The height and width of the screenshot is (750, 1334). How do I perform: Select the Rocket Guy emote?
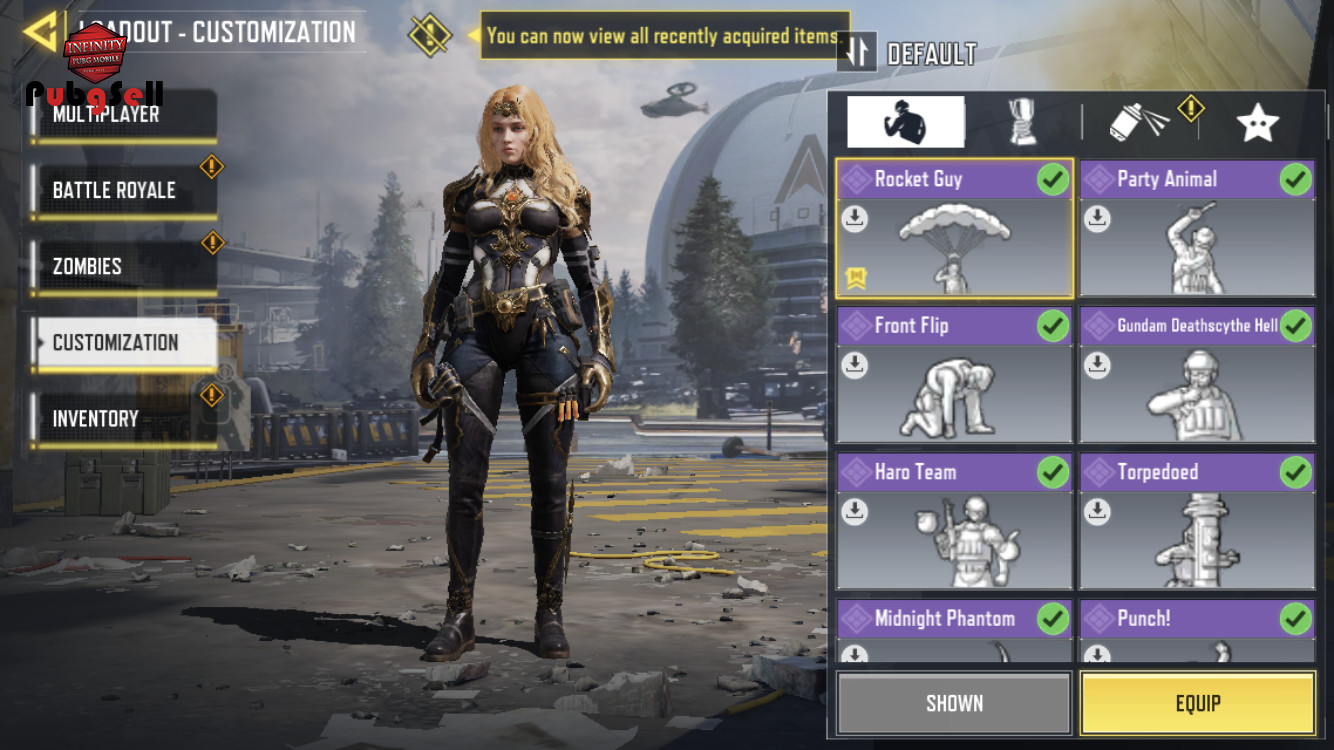coord(954,229)
